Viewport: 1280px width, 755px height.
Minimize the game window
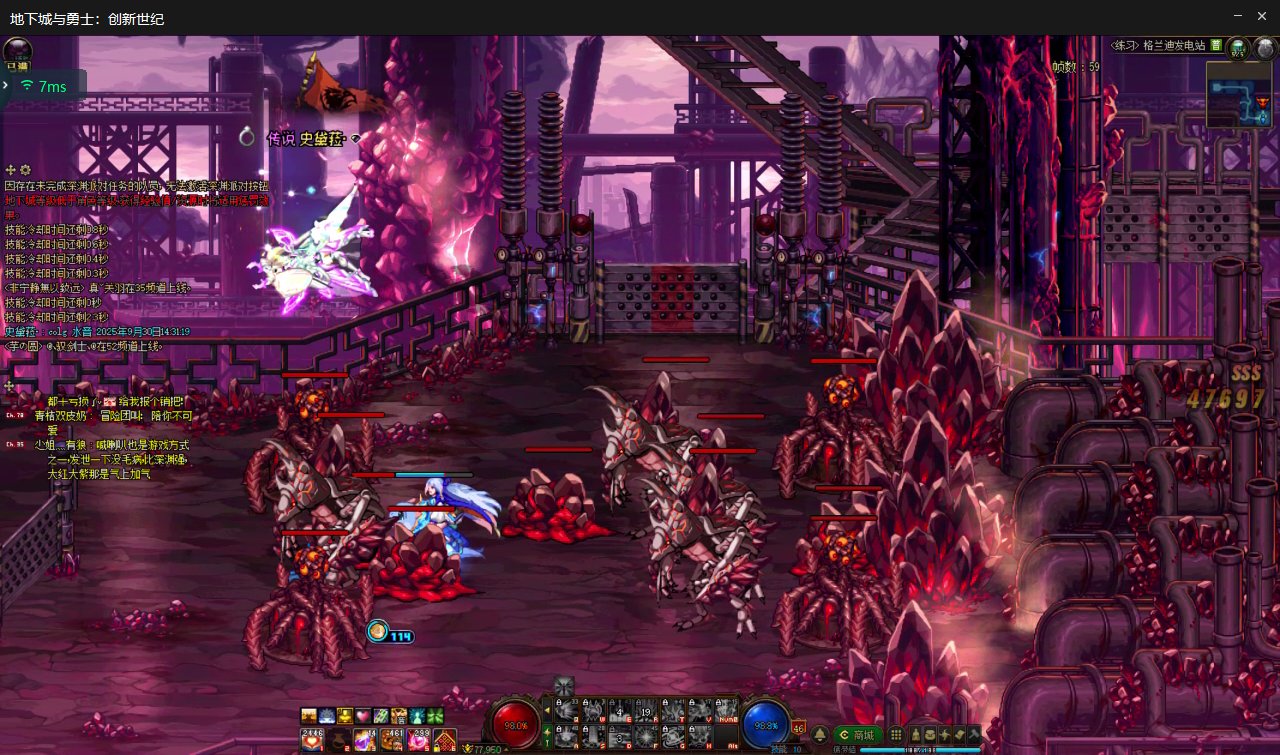pyautogui.click(x=1237, y=16)
